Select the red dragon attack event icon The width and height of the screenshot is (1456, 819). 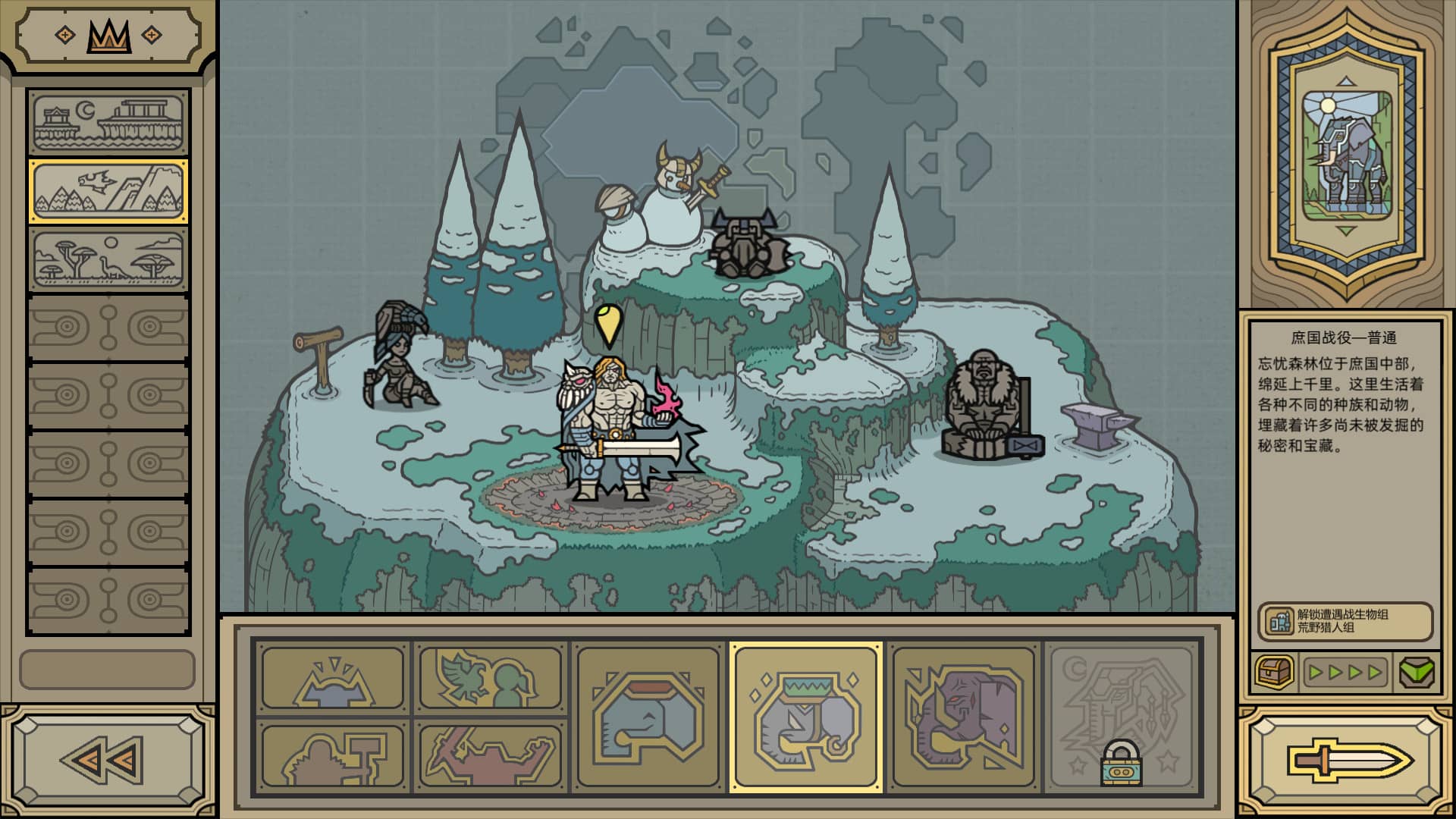point(489,755)
